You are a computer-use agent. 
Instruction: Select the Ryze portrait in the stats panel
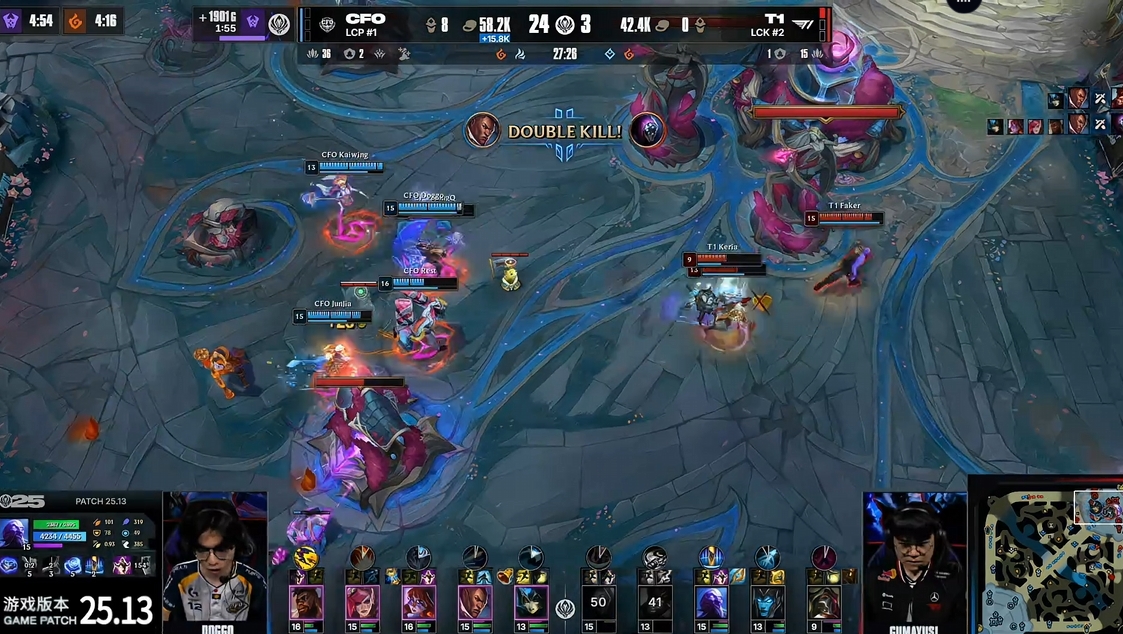(15, 532)
